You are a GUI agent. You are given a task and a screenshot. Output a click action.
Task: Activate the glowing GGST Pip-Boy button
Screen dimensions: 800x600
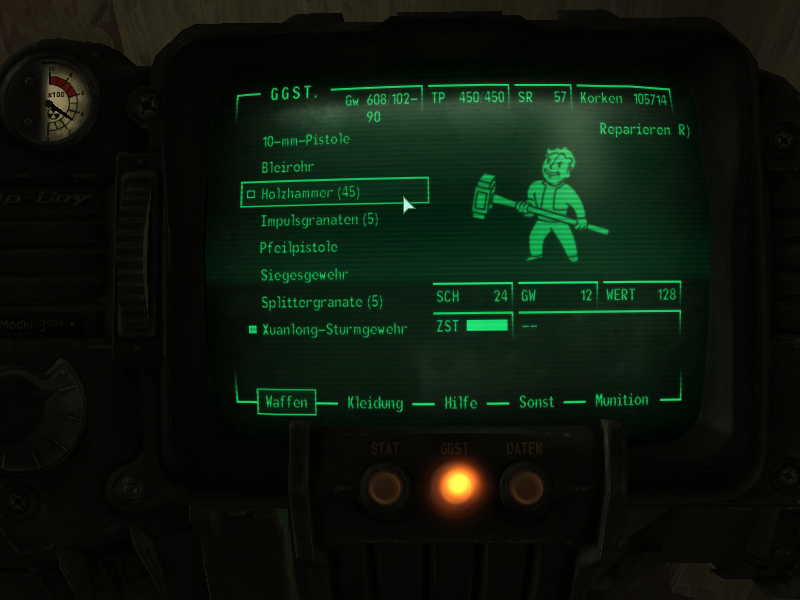tap(456, 485)
